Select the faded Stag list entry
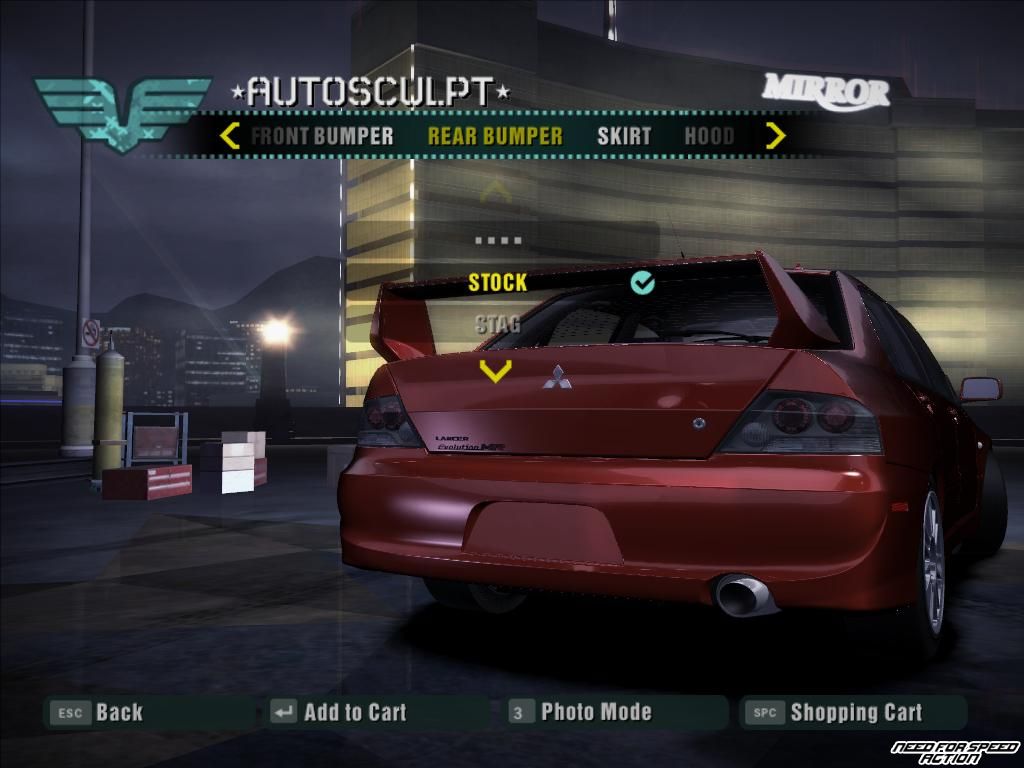This screenshot has height=768, width=1024. click(x=497, y=324)
